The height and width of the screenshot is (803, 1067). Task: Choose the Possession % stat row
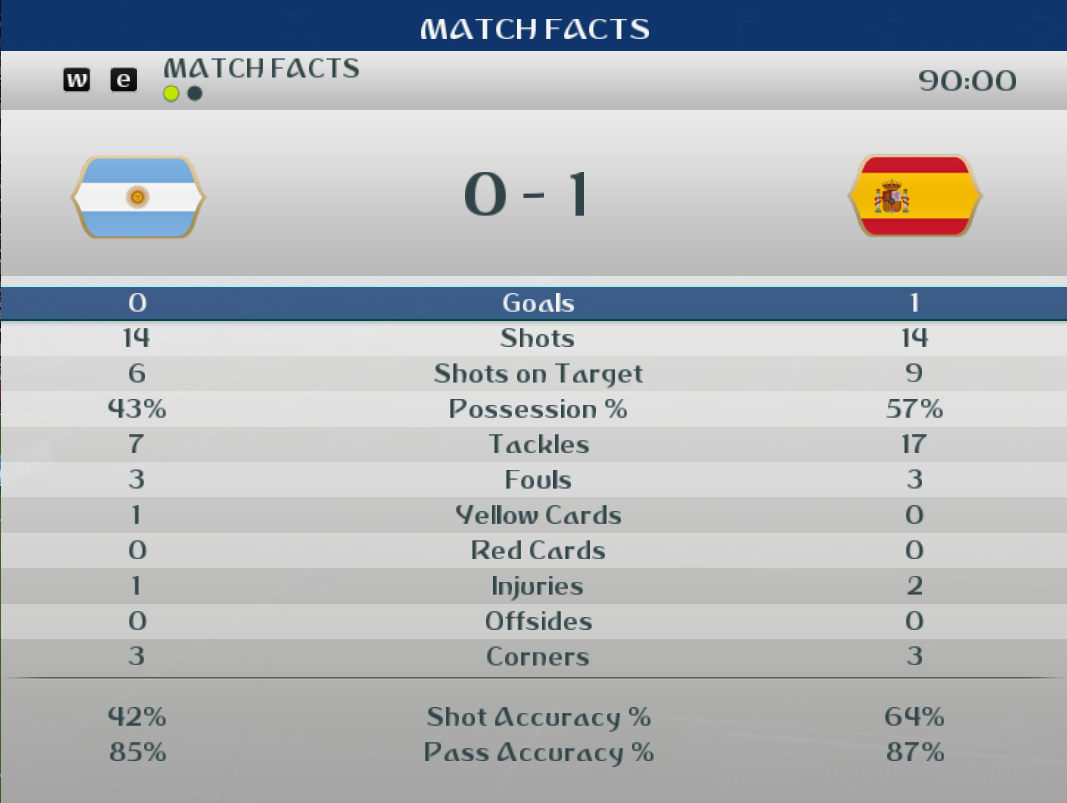pyautogui.click(x=537, y=409)
